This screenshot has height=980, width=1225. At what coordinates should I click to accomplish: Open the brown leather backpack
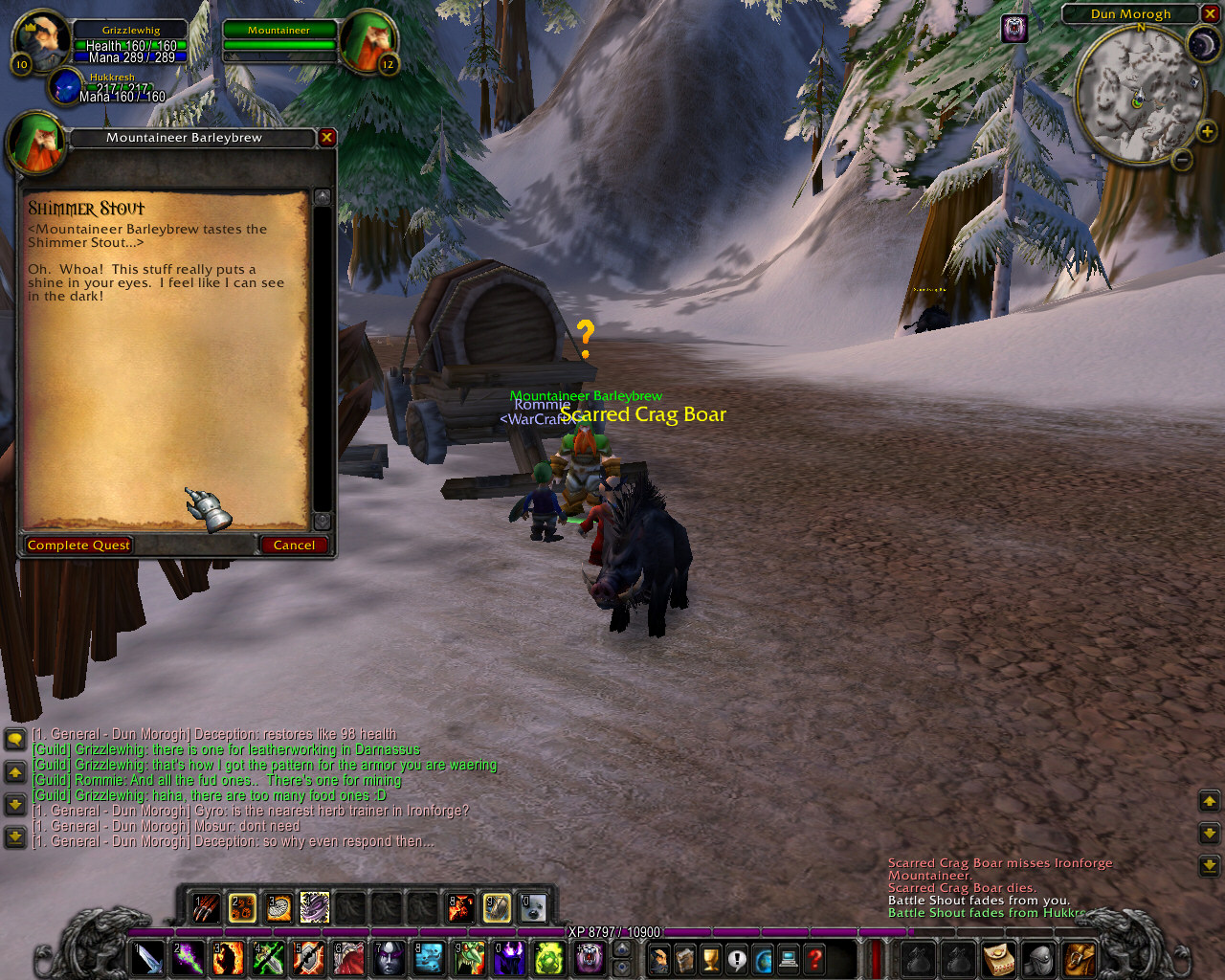pyautogui.click(x=1080, y=958)
